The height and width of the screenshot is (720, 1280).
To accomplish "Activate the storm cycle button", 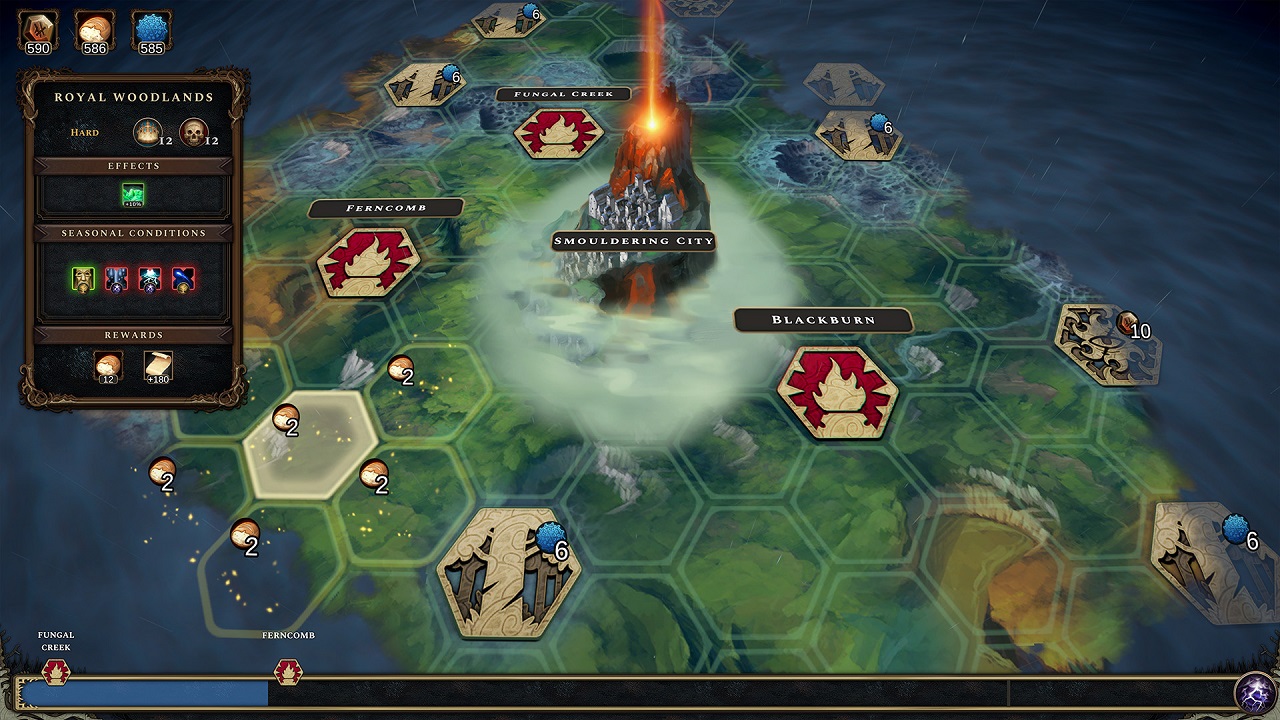I will [x=1254, y=692].
